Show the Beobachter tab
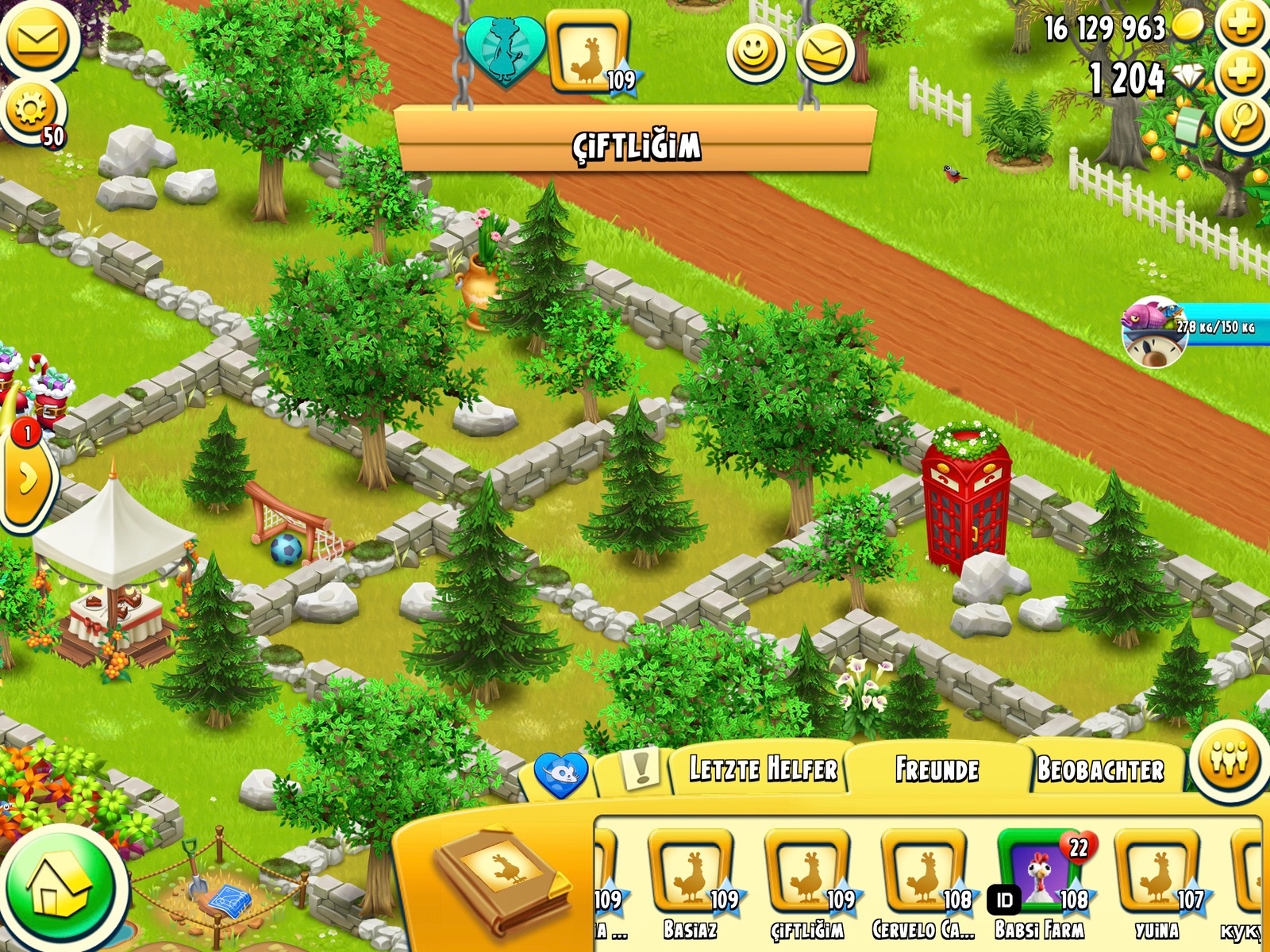 (x=1100, y=770)
